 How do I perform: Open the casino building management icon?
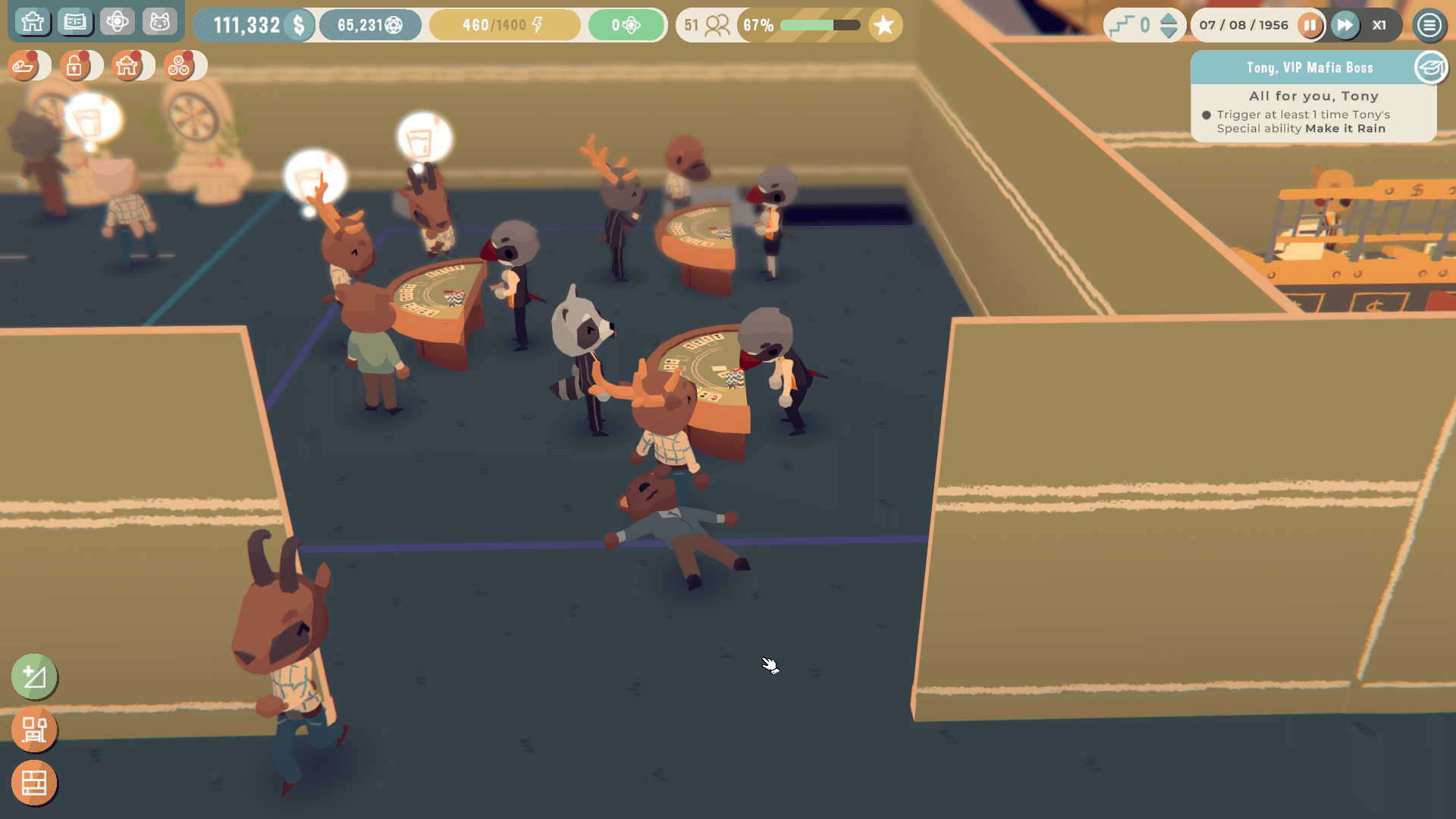tap(33, 22)
